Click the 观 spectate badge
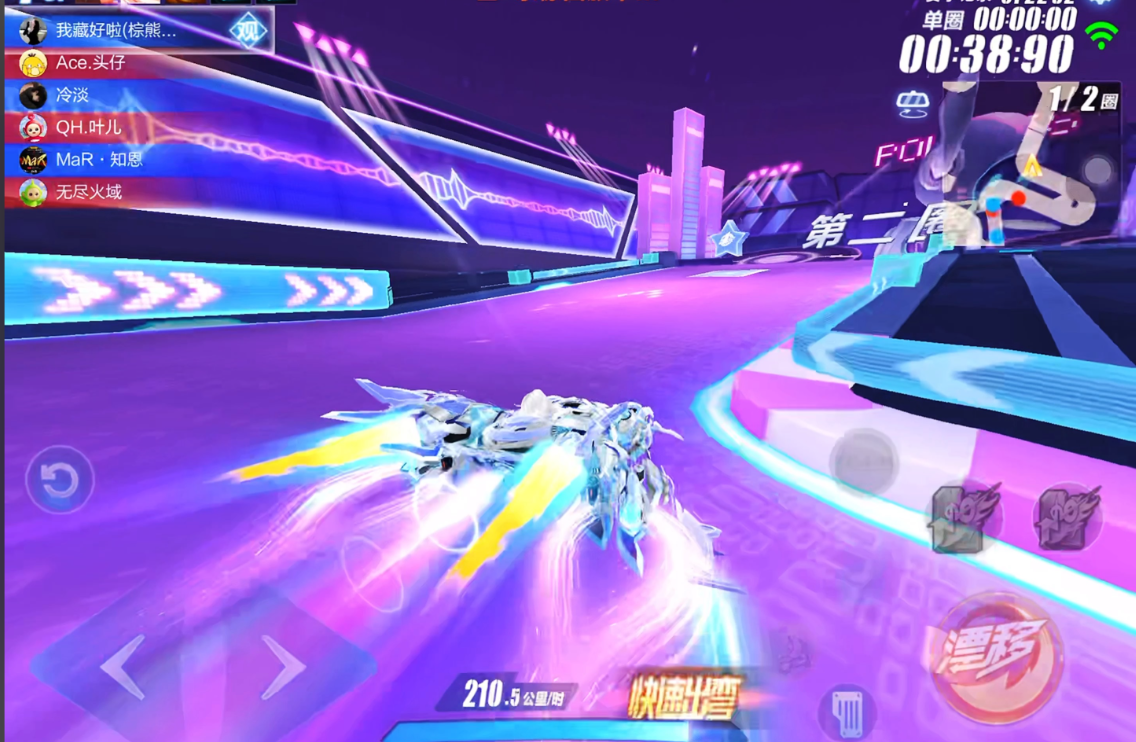Screen dimensions: 1136x742 248,30
